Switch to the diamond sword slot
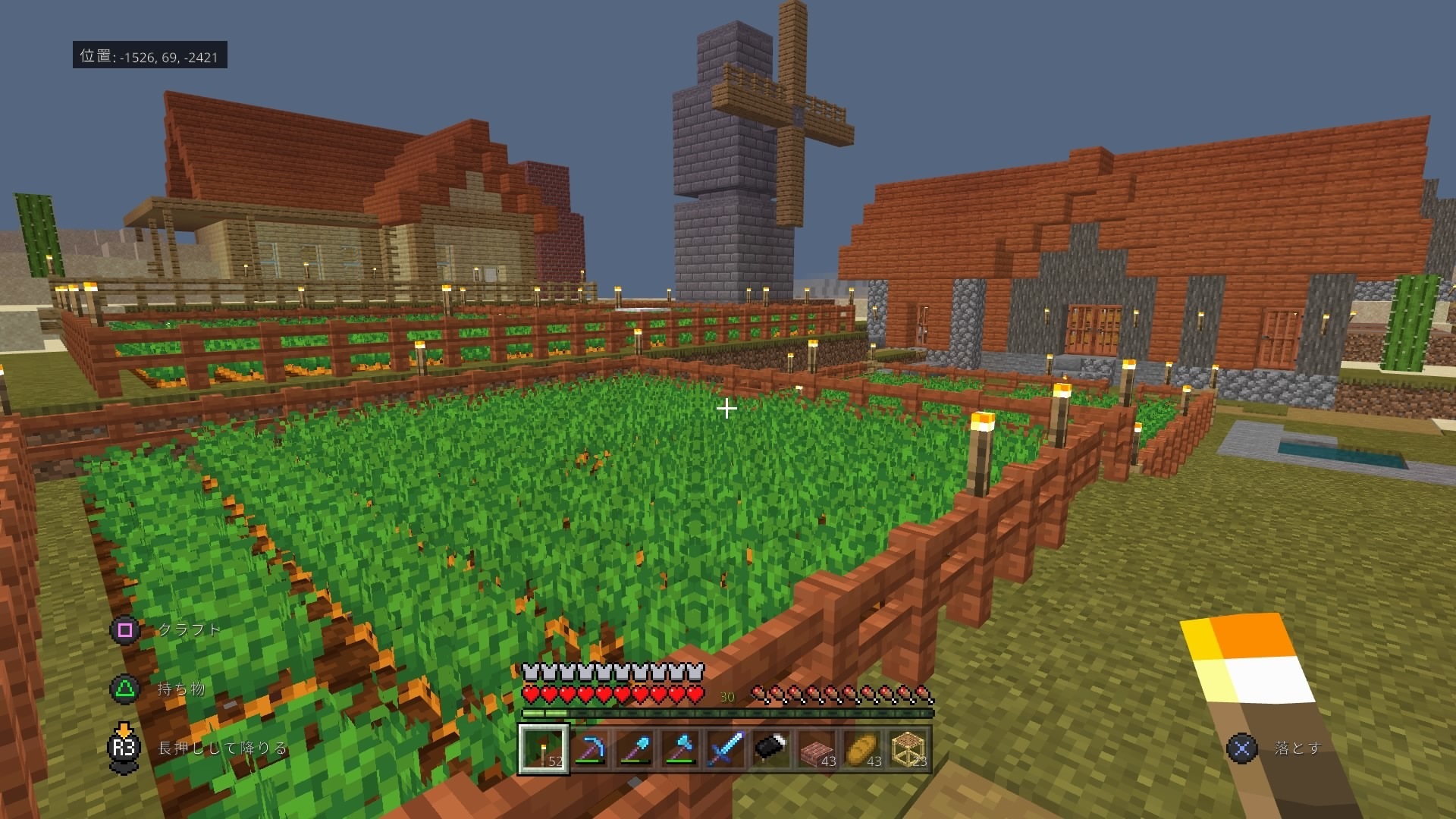Screen dimensions: 1456x819 tap(726, 748)
